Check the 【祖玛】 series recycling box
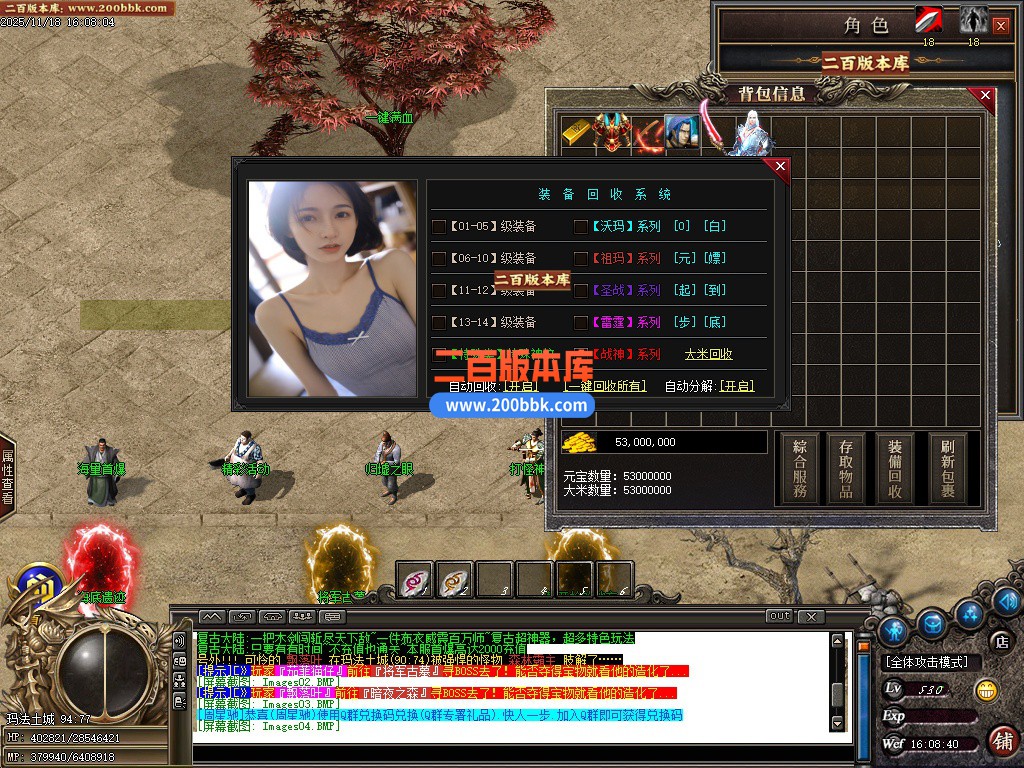 (581, 258)
